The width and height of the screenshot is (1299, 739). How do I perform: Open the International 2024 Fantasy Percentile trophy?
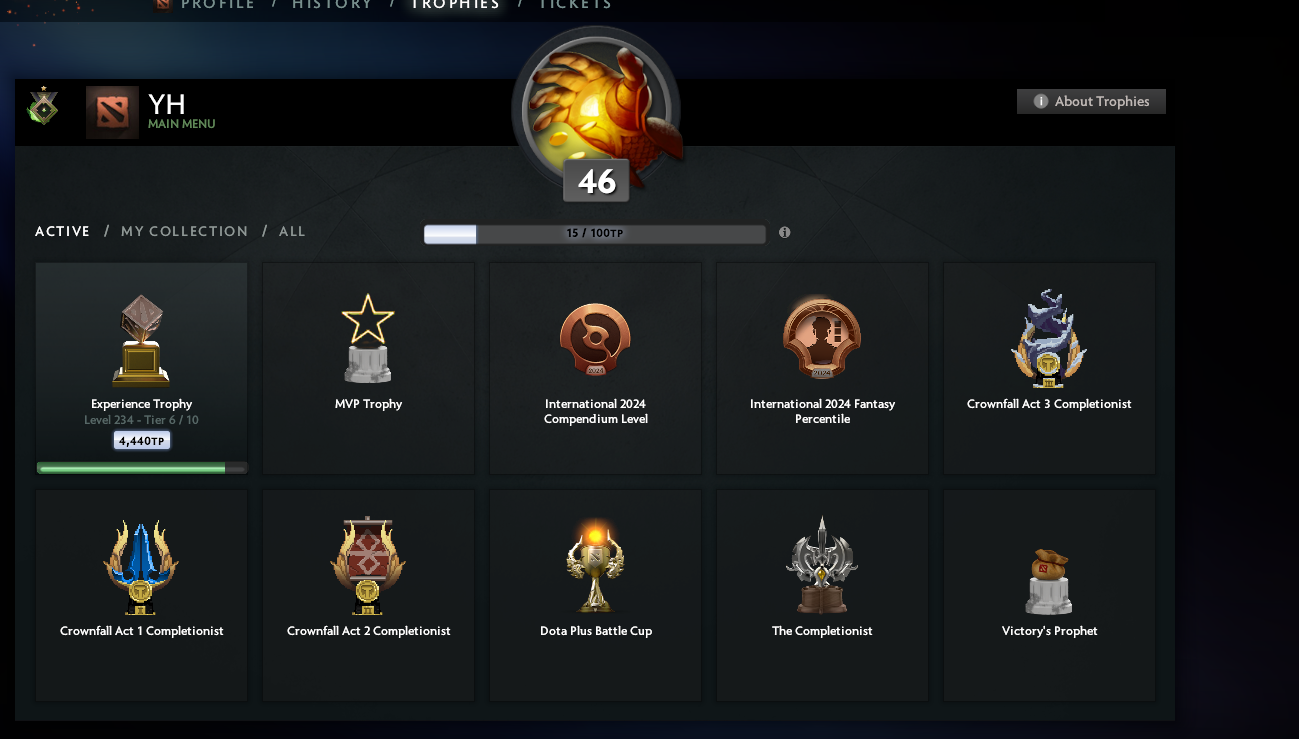(x=822, y=368)
